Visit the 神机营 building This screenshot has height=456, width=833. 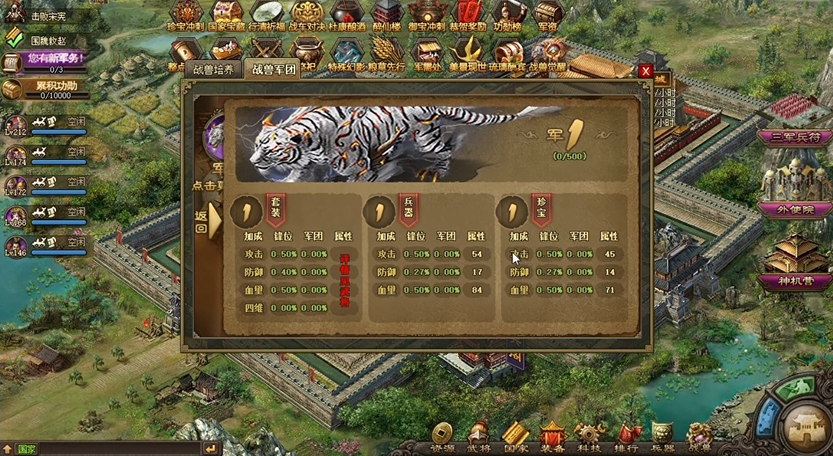(x=795, y=282)
